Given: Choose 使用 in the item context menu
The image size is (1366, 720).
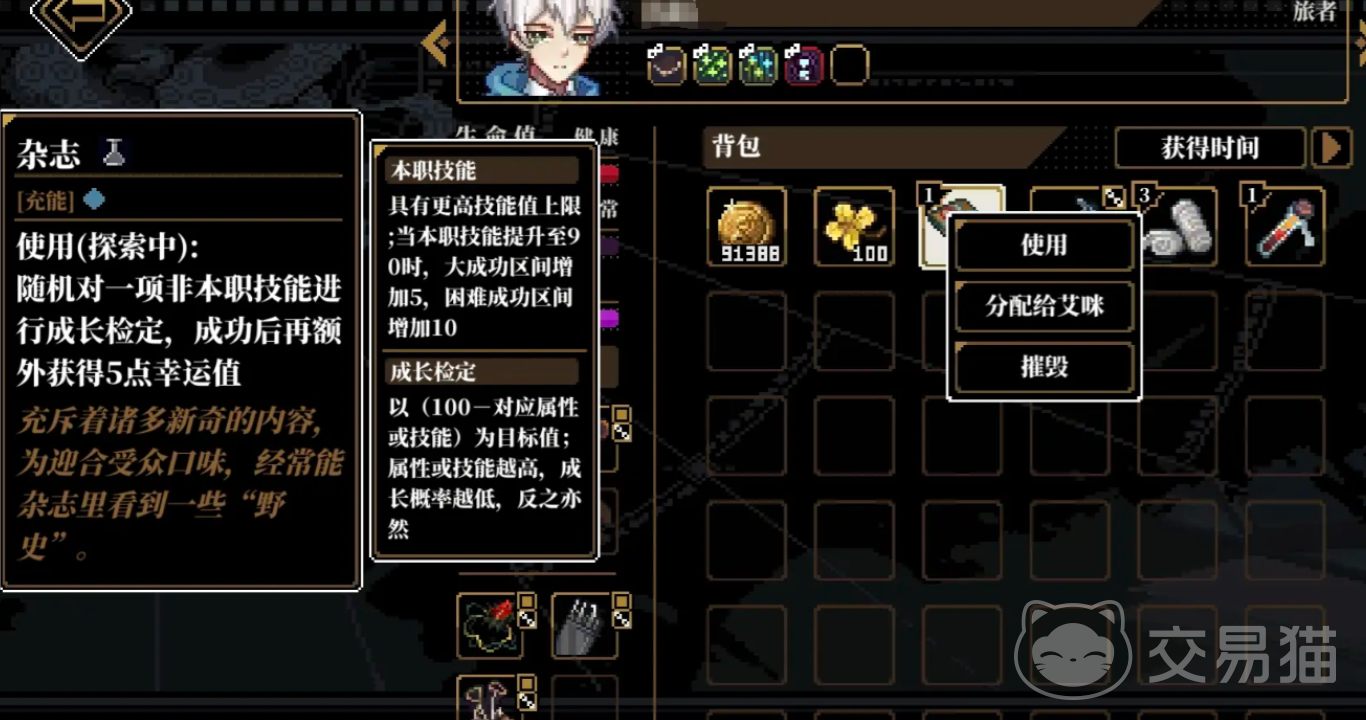Looking at the screenshot, I should (x=1044, y=245).
